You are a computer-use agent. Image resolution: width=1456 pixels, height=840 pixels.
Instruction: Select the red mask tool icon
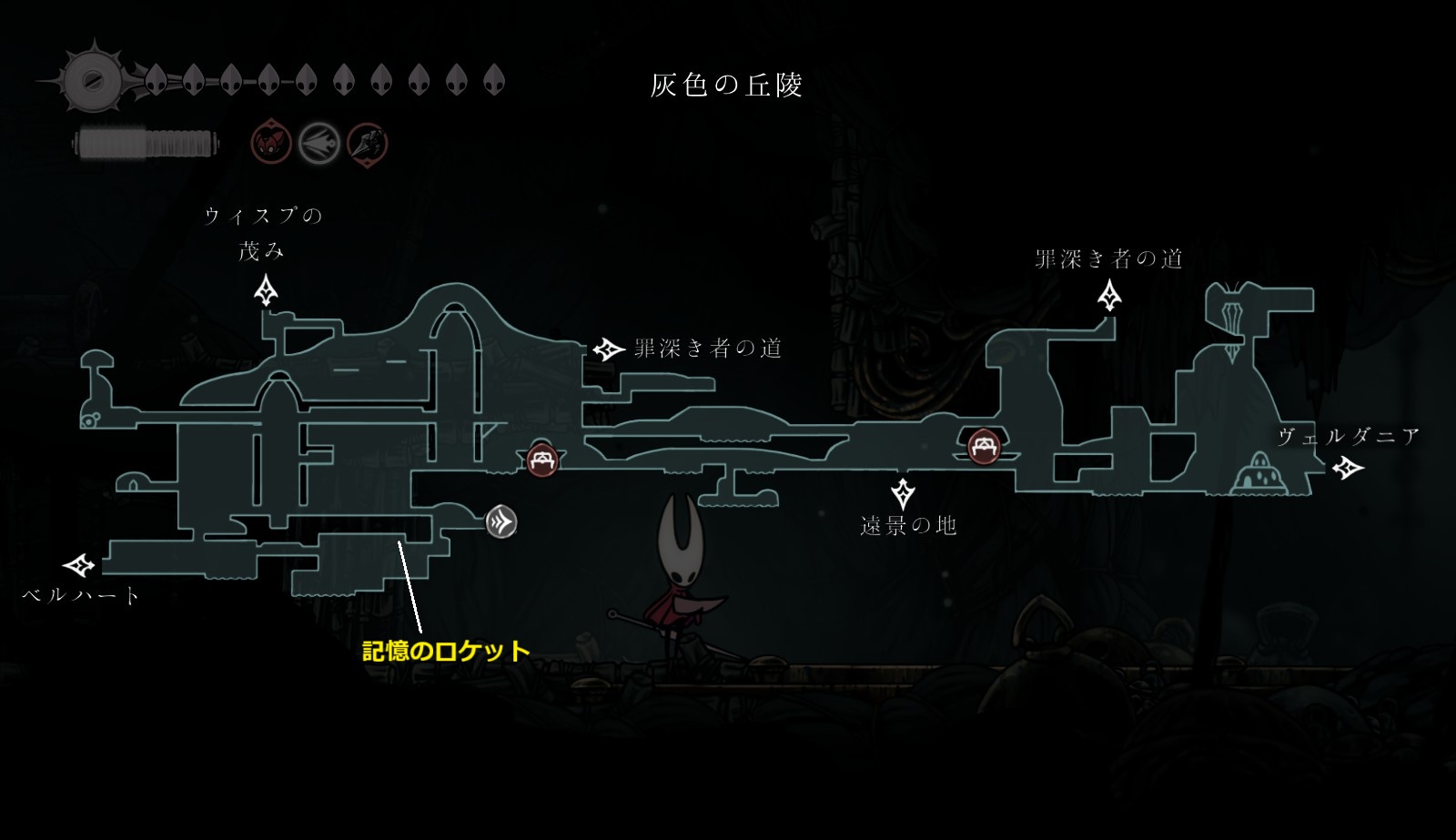tap(271, 143)
